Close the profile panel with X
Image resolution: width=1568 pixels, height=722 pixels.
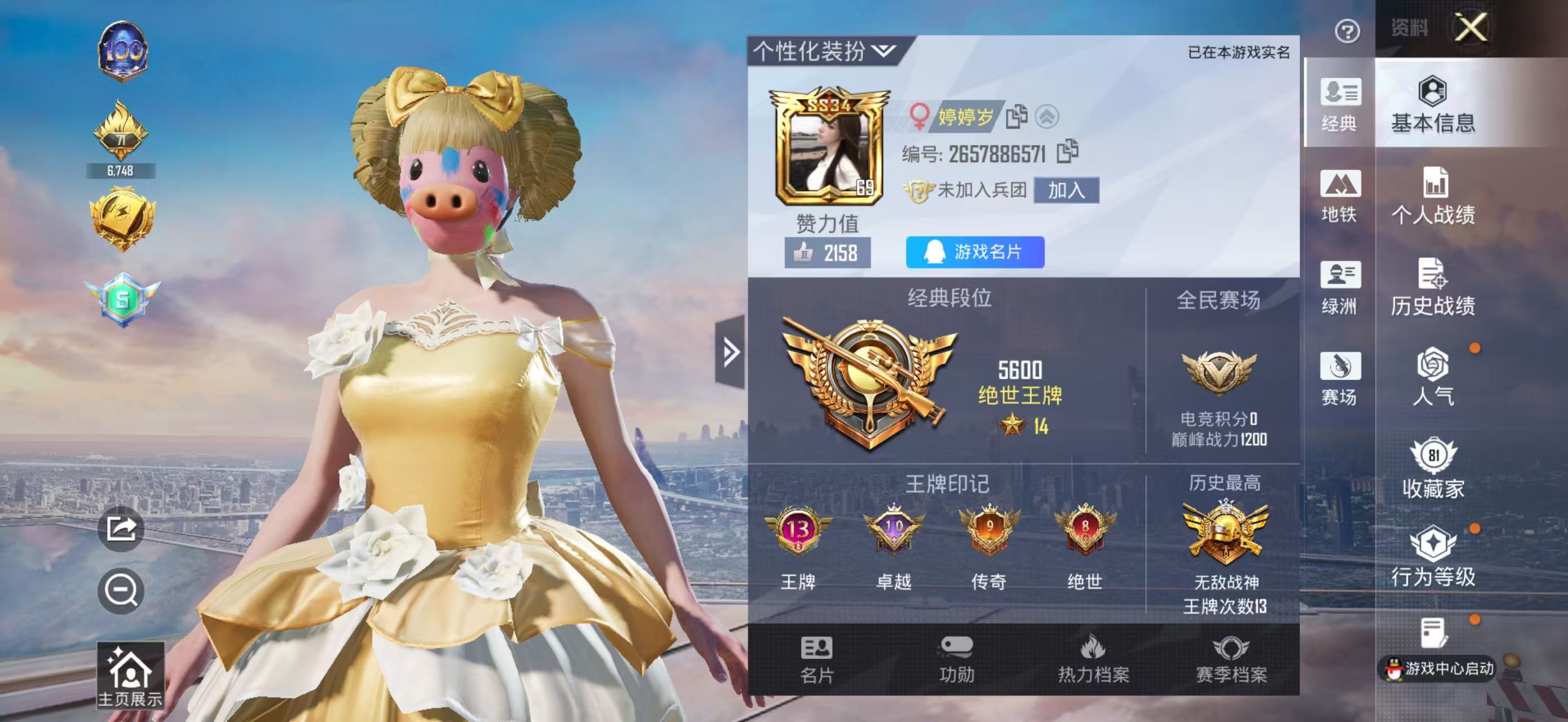coord(1470,28)
